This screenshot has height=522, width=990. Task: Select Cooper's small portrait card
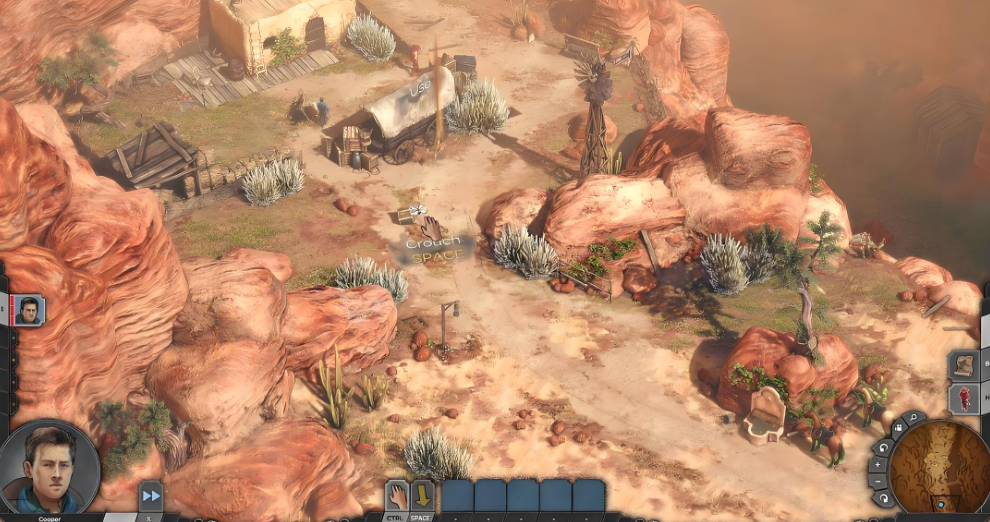[28, 310]
